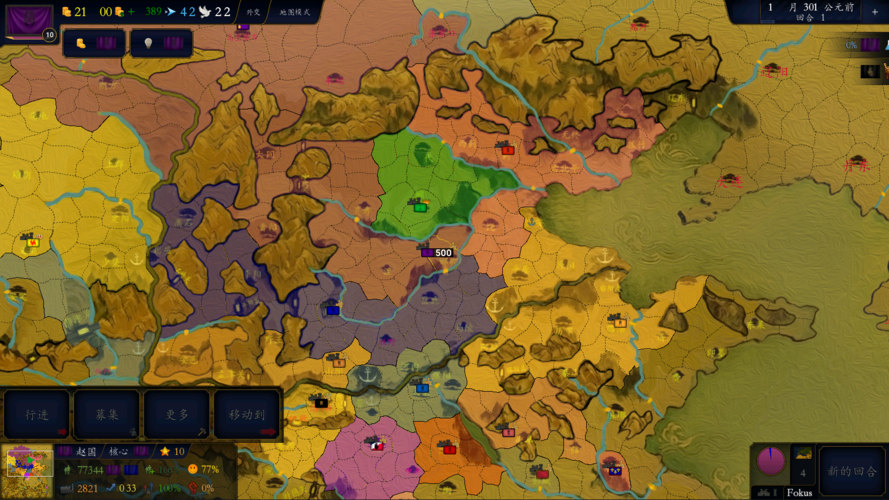Open the 外交 diplomacy menu
The width and height of the screenshot is (889, 500).
253,12
